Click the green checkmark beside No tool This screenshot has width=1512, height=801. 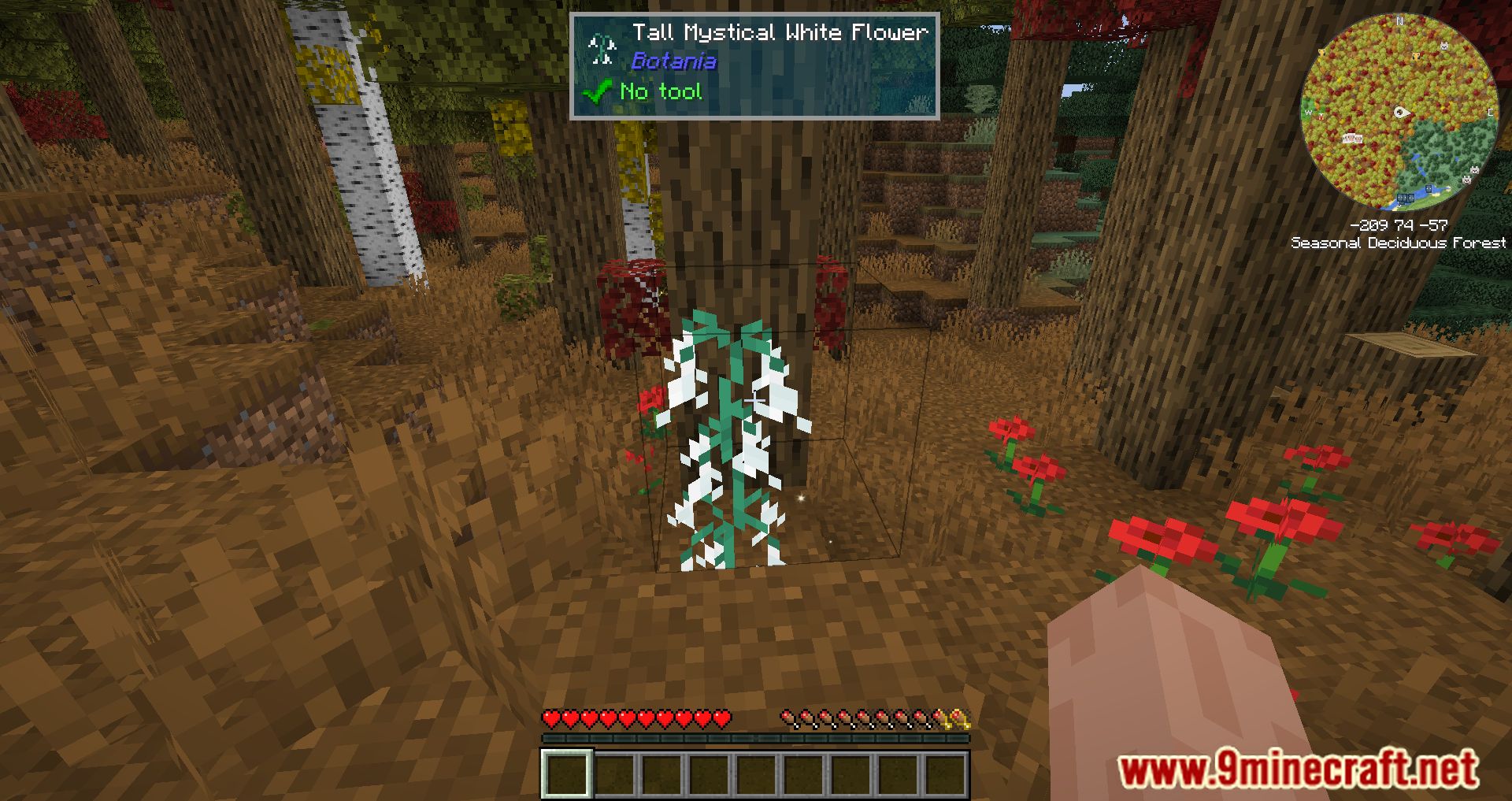[595, 91]
